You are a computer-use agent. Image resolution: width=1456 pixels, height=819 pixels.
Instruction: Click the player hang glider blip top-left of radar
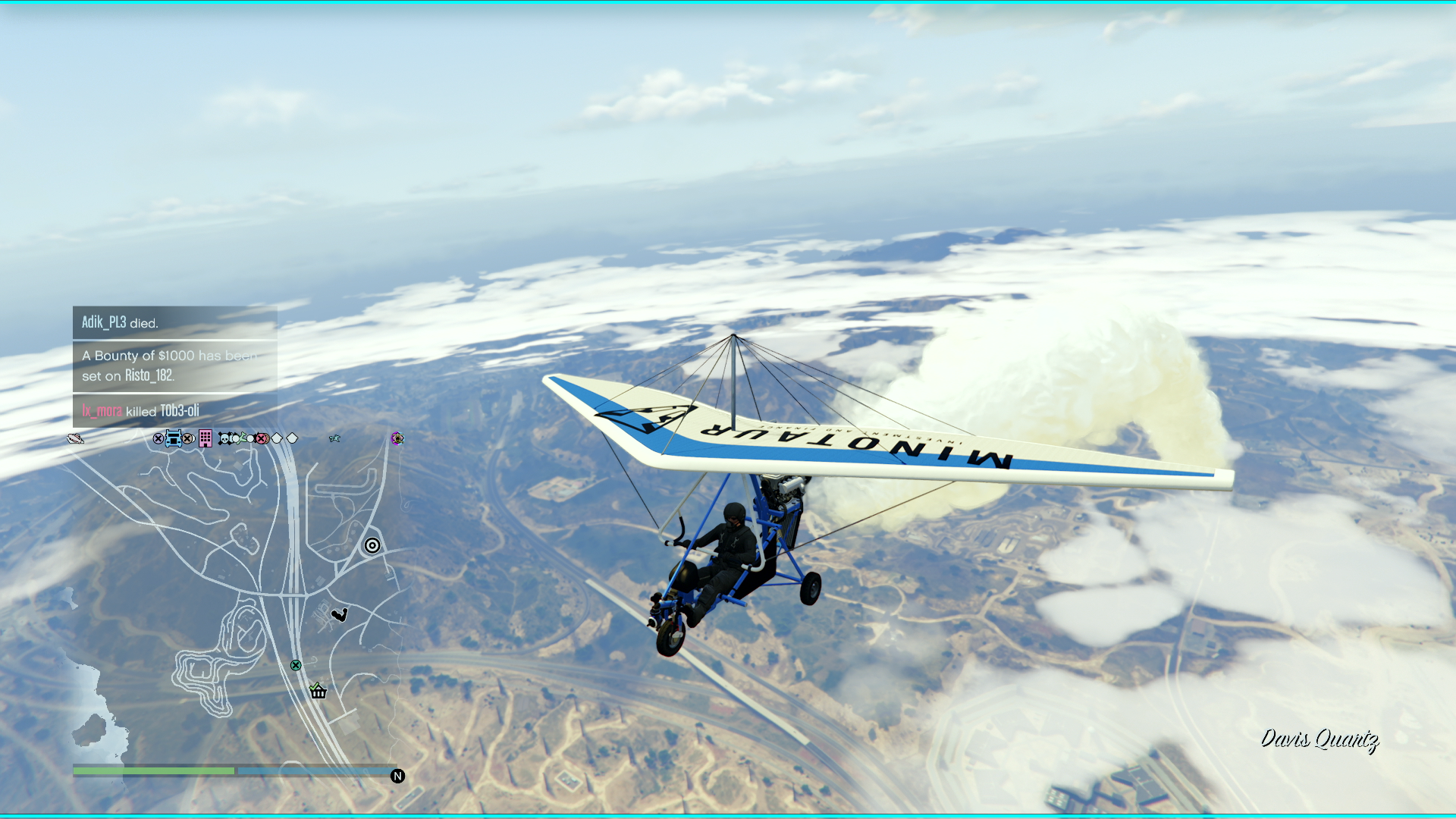click(x=75, y=438)
